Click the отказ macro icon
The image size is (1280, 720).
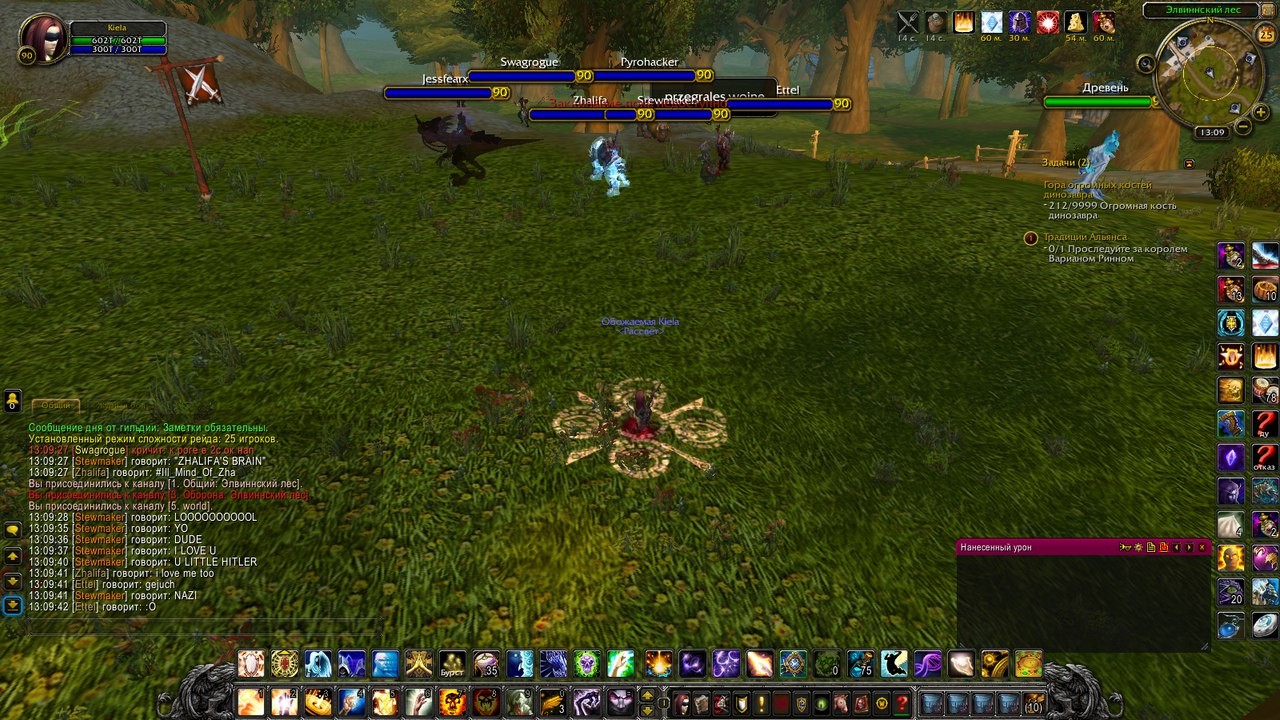point(1265,457)
